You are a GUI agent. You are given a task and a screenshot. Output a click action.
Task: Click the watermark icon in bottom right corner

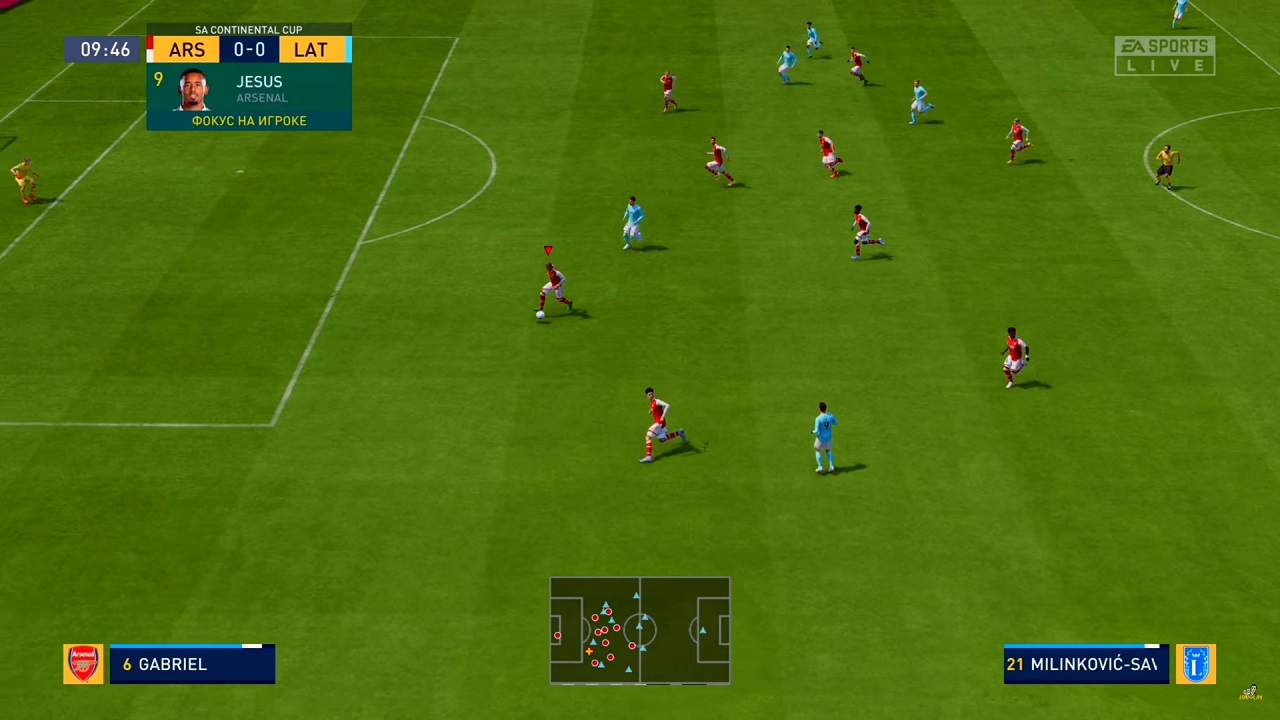click(x=1250, y=692)
